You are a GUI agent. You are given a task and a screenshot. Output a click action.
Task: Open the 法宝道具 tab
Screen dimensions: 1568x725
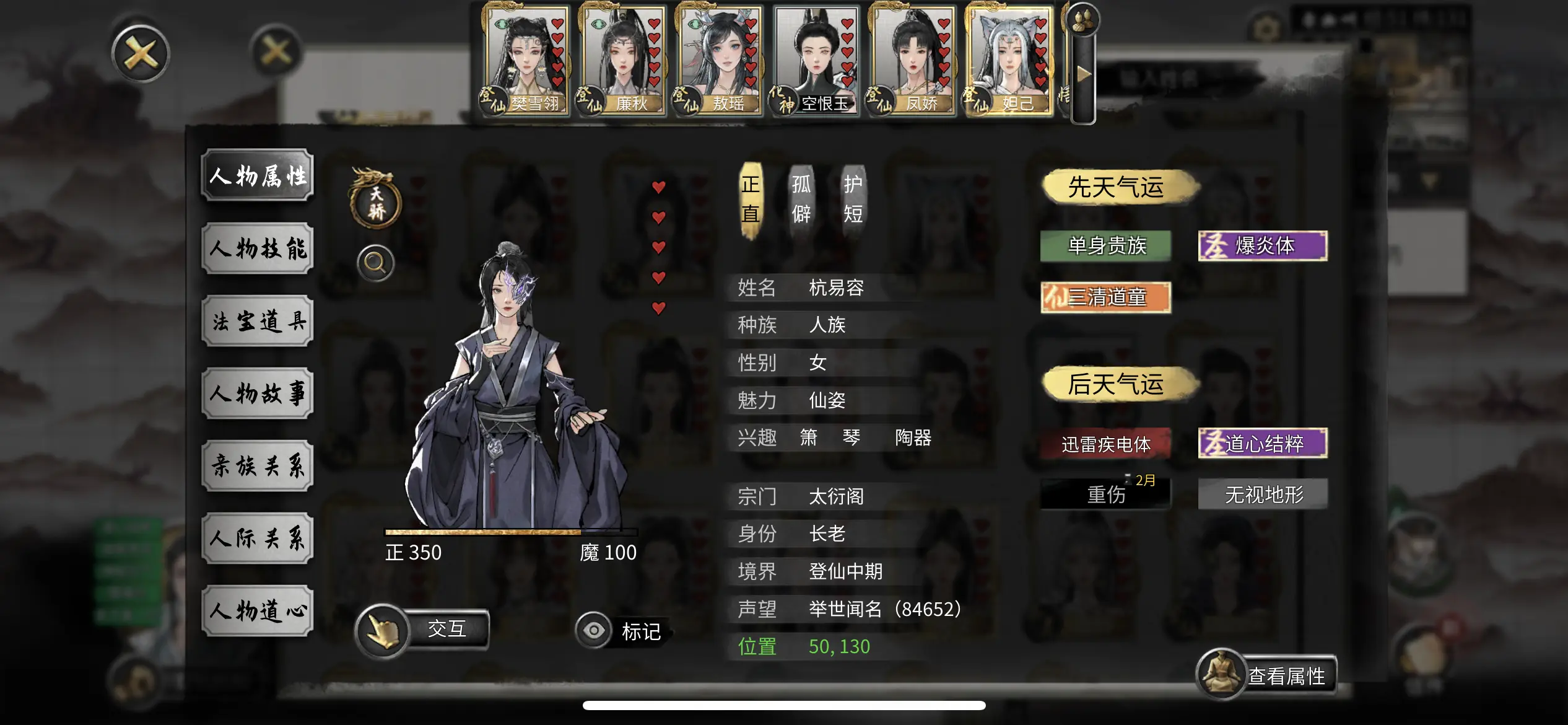point(258,321)
